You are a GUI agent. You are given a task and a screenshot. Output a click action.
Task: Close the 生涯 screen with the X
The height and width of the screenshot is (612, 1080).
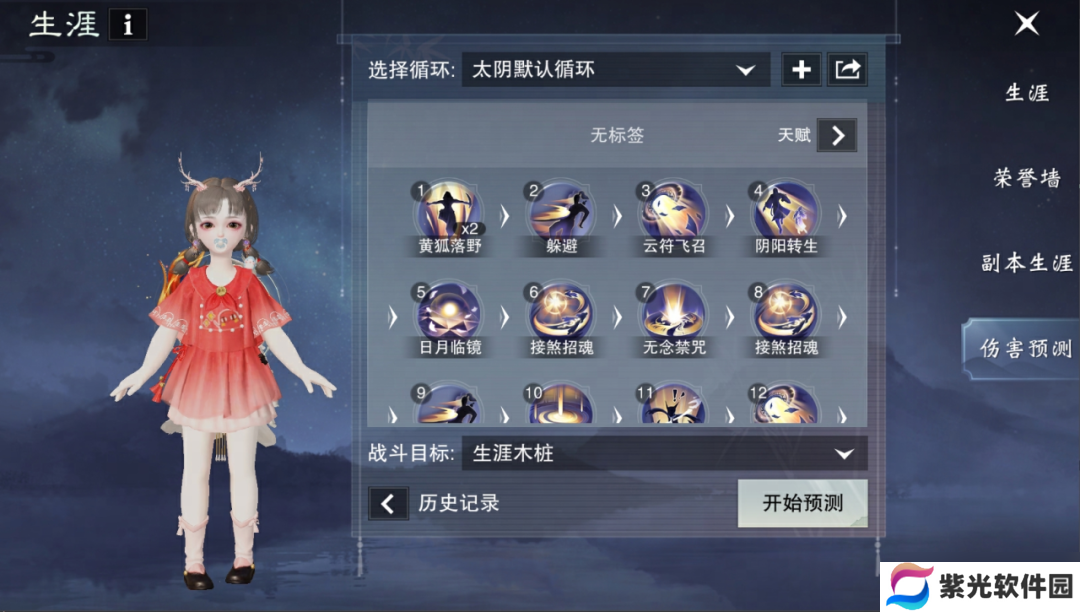[x=1027, y=24]
